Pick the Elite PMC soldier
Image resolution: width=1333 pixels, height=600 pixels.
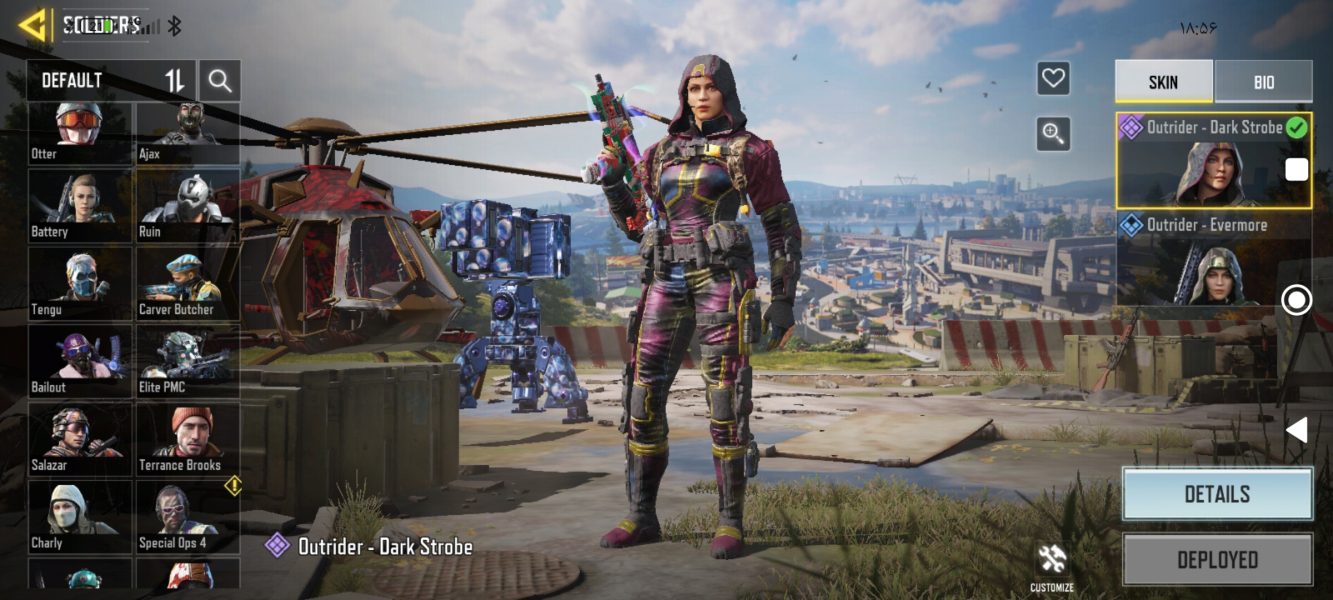(187, 362)
